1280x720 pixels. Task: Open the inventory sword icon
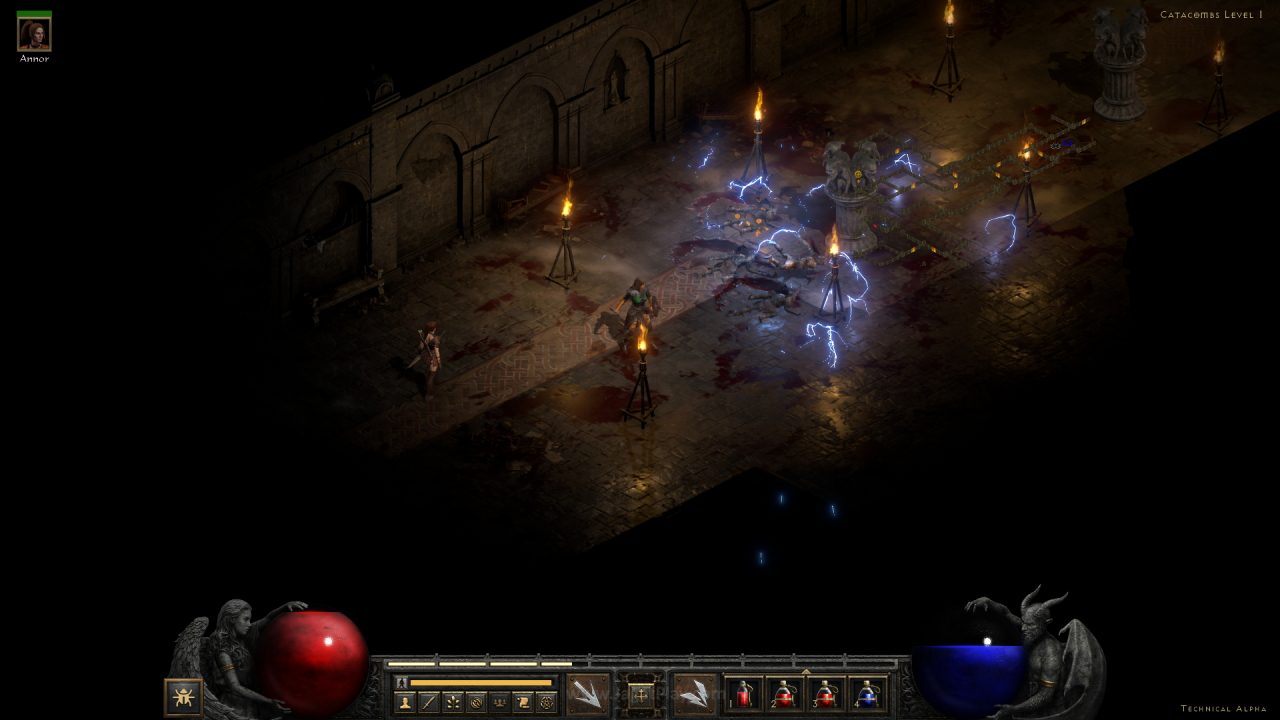pos(429,702)
